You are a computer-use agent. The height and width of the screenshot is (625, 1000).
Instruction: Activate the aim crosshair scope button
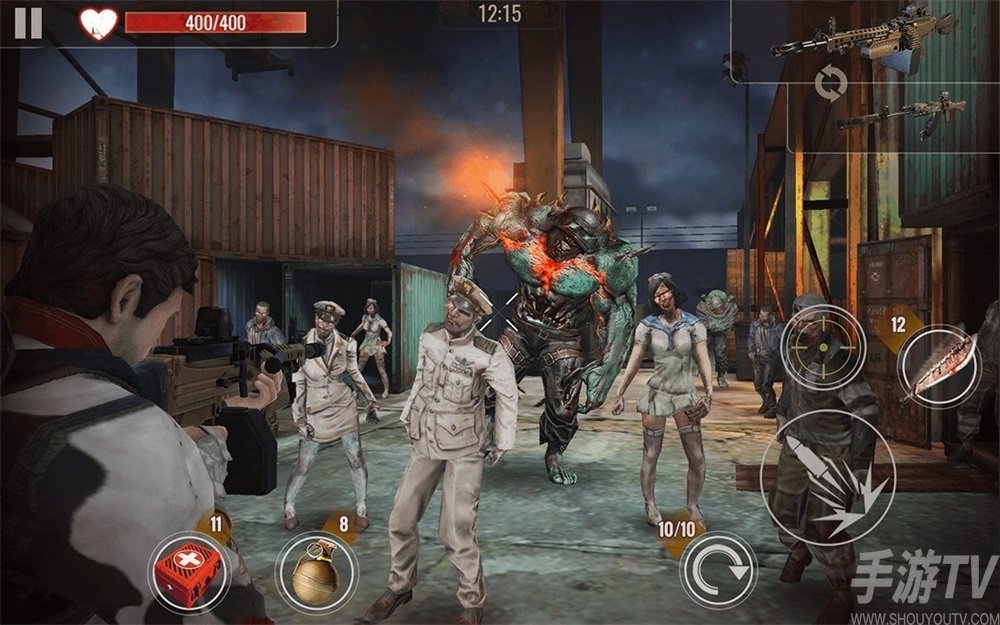tap(822, 347)
